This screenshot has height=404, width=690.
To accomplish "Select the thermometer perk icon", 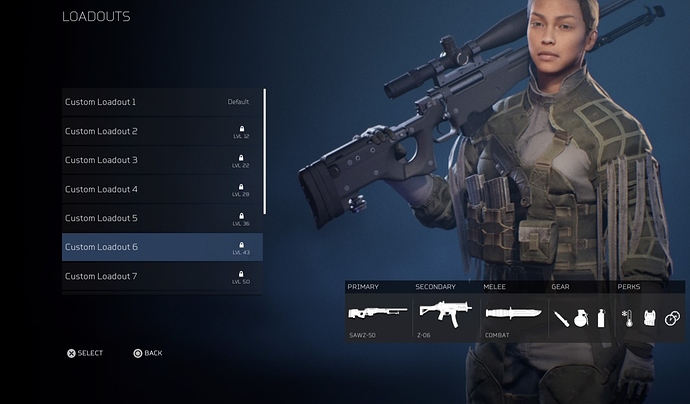I will 627,318.
